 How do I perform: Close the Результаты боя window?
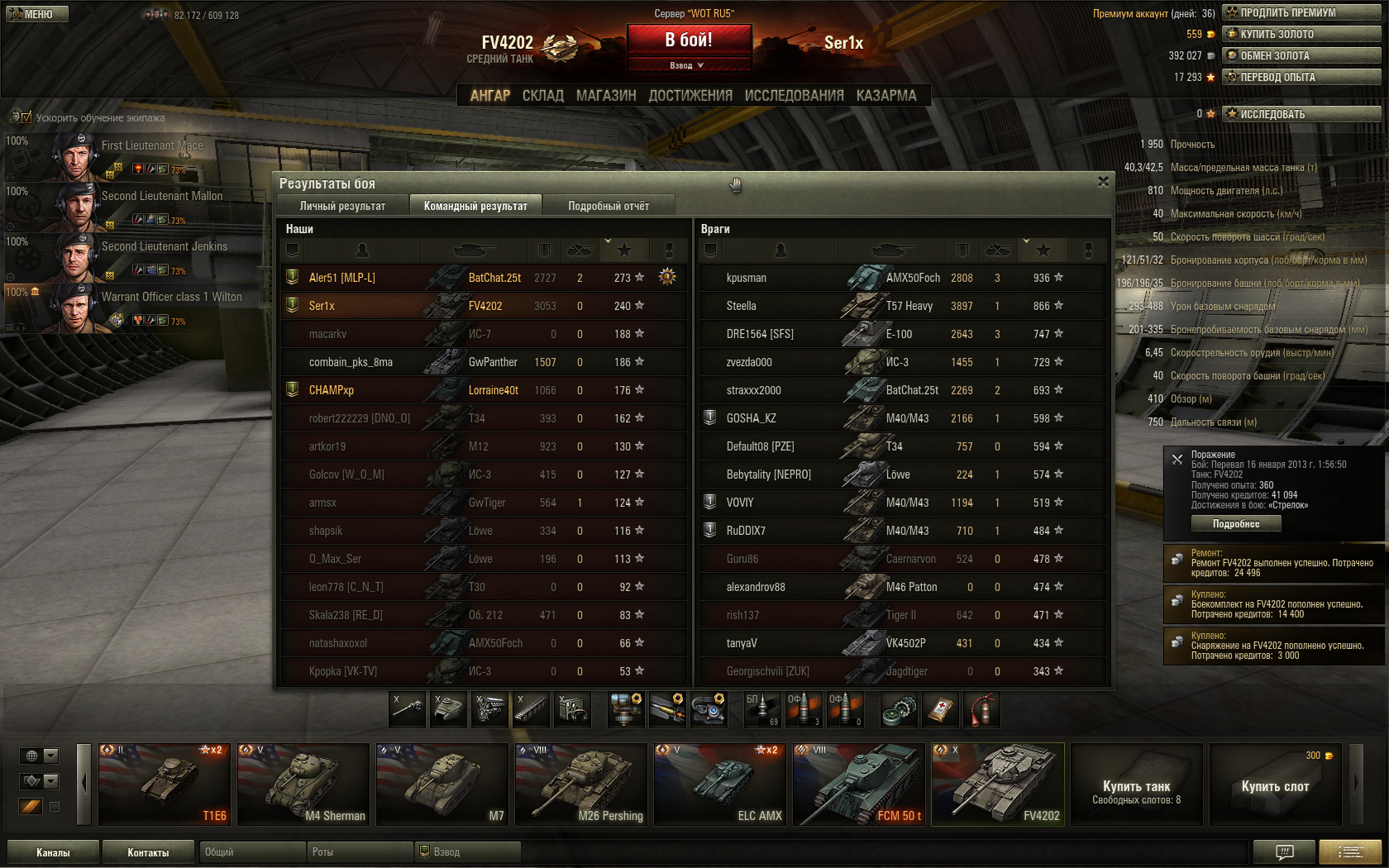1103,182
